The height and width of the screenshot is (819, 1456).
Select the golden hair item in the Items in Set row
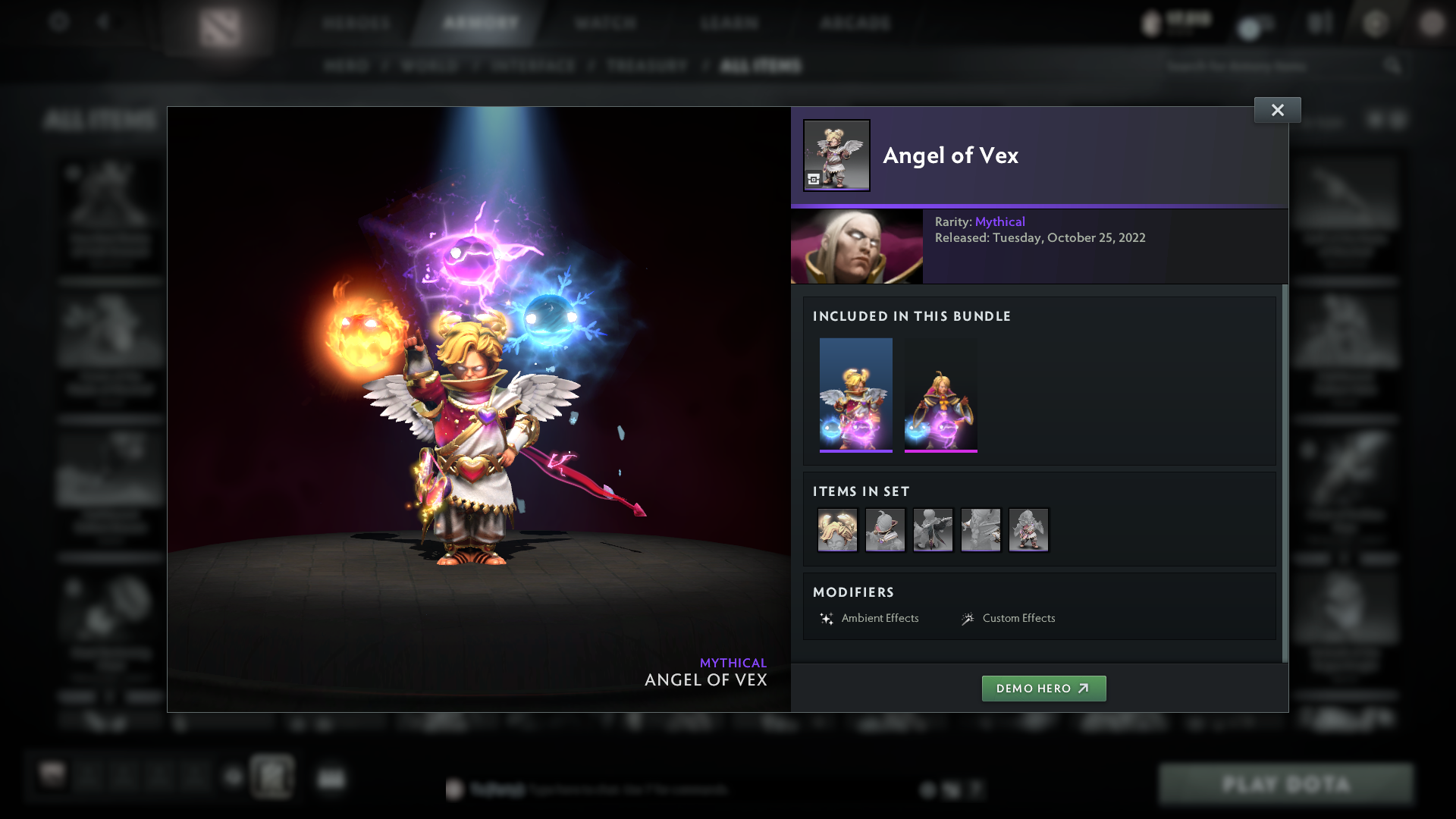[x=837, y=530]
